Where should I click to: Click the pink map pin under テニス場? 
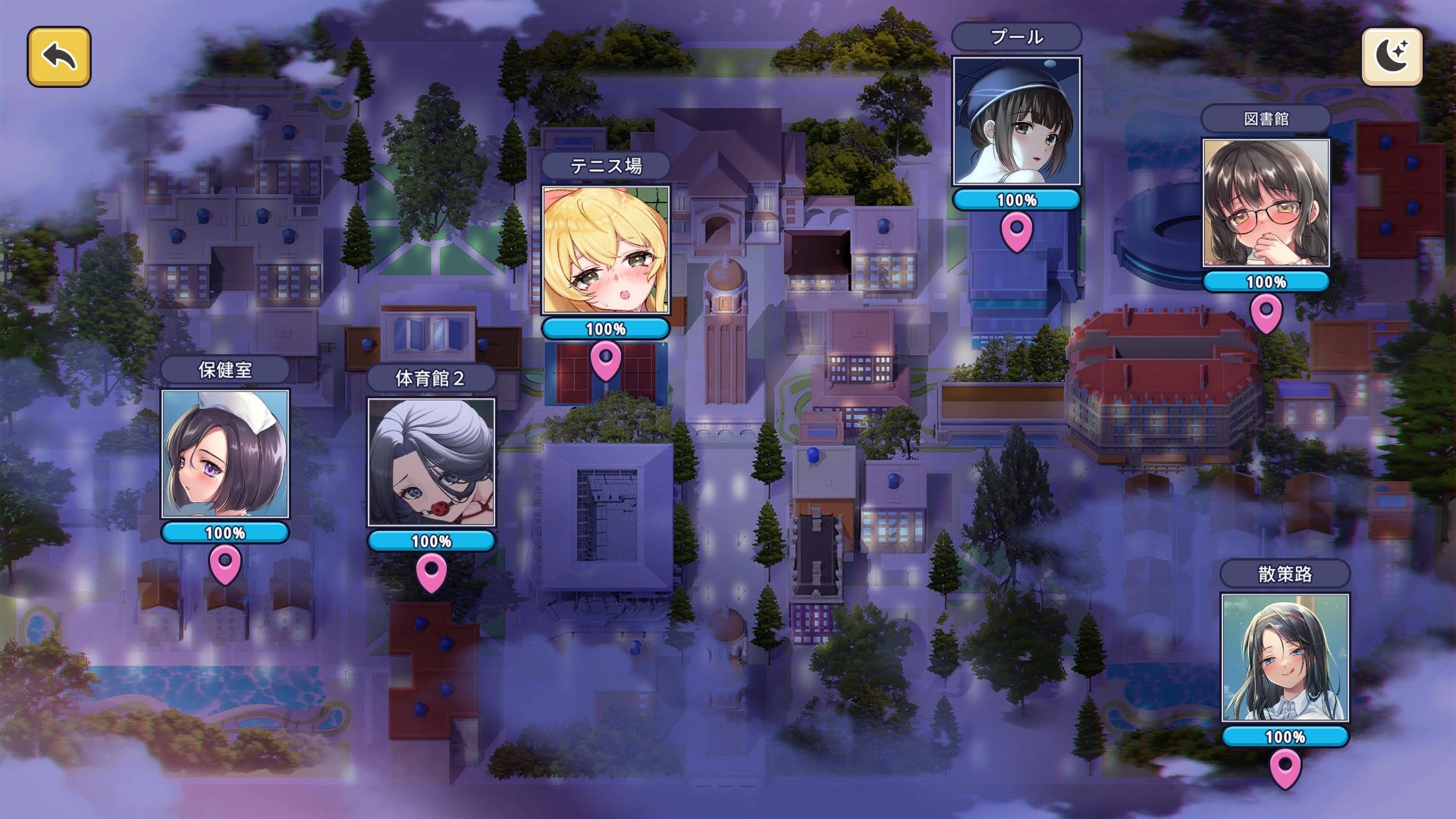tap(606, 359)
